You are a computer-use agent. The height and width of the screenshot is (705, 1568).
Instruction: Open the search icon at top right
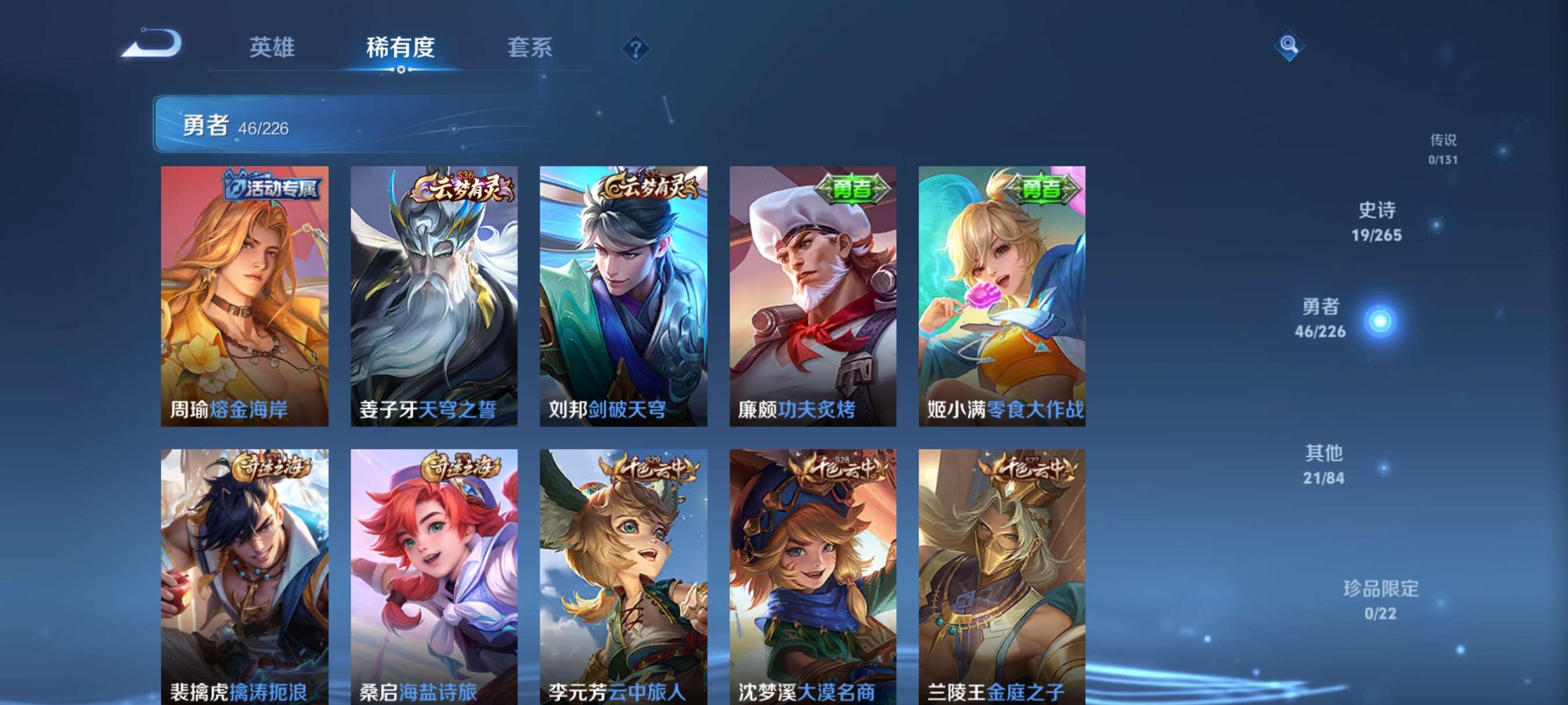point(1289,46)
